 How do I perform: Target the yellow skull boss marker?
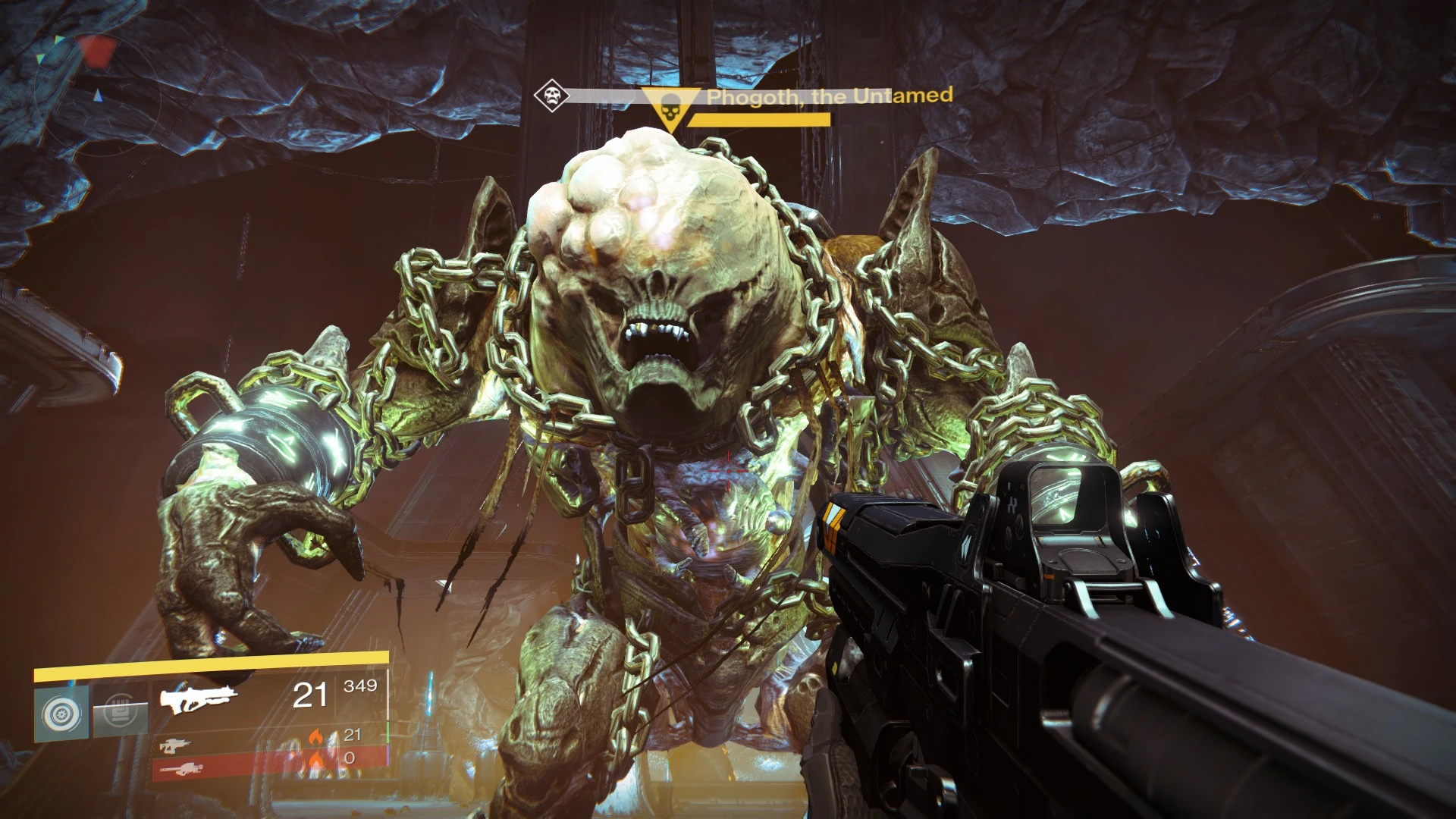pyautogui.click(x=670, y=110)
